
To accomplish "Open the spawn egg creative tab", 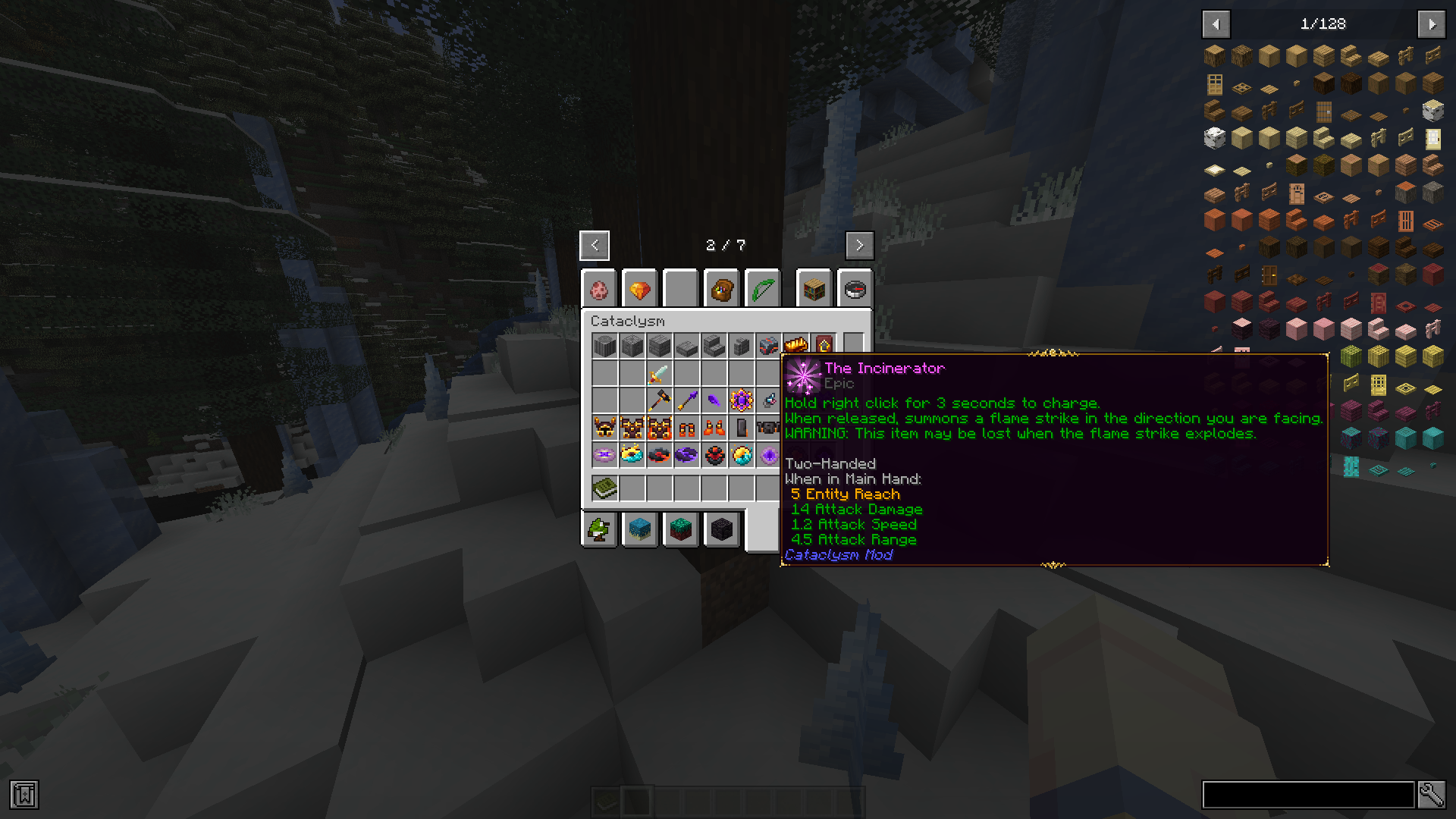I will click(599, 289).
